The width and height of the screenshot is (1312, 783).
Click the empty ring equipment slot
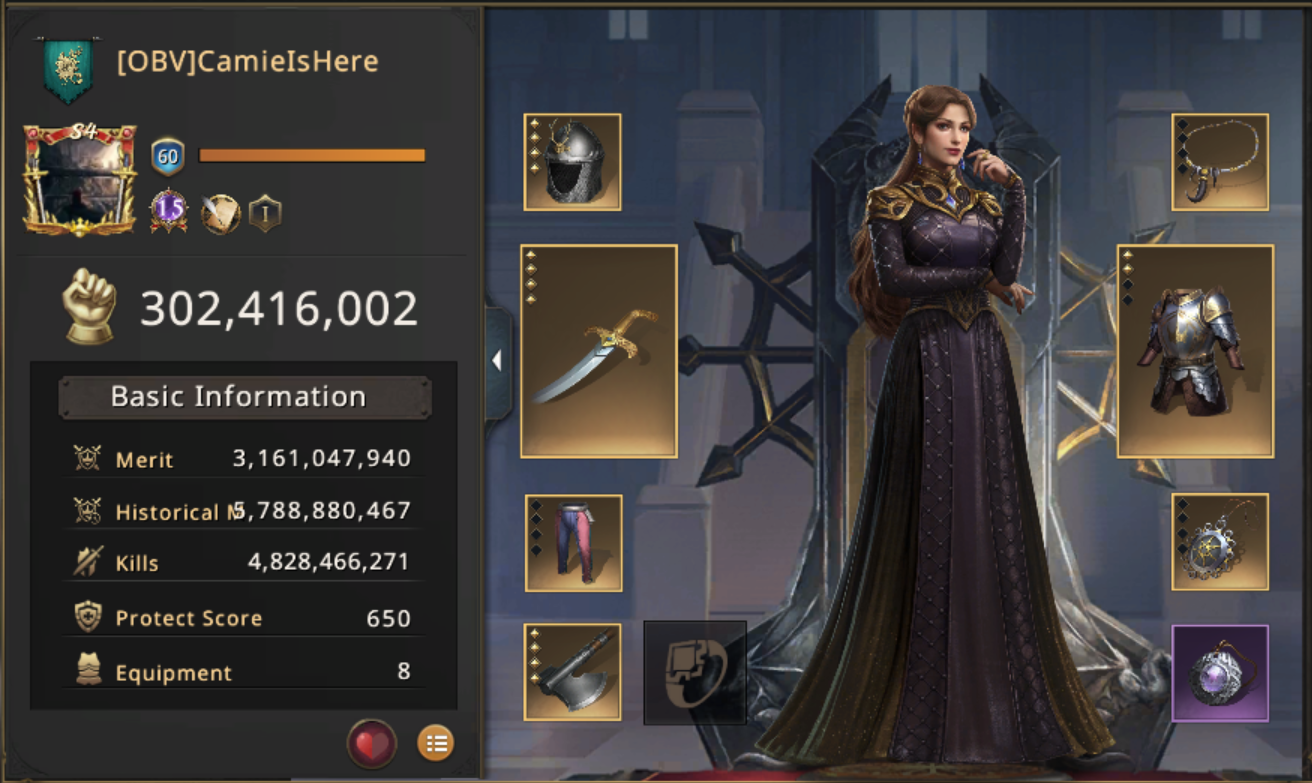pyautogui.click(x=695, y=672)
